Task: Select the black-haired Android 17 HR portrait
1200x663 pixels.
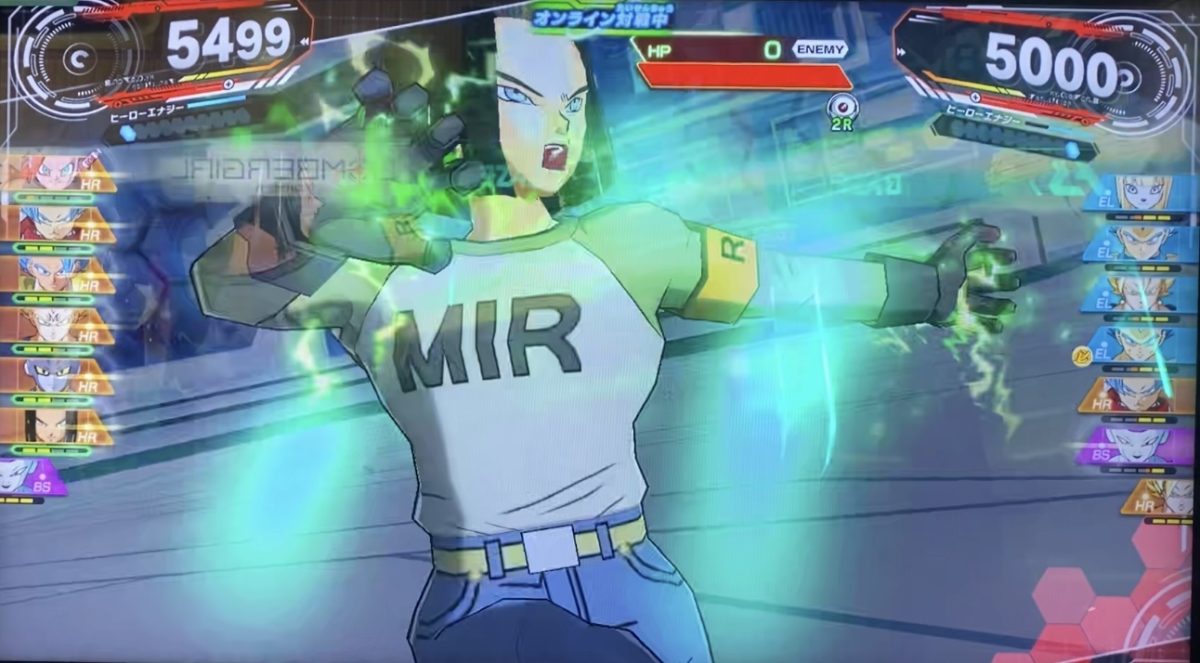Action: point(52,427)
